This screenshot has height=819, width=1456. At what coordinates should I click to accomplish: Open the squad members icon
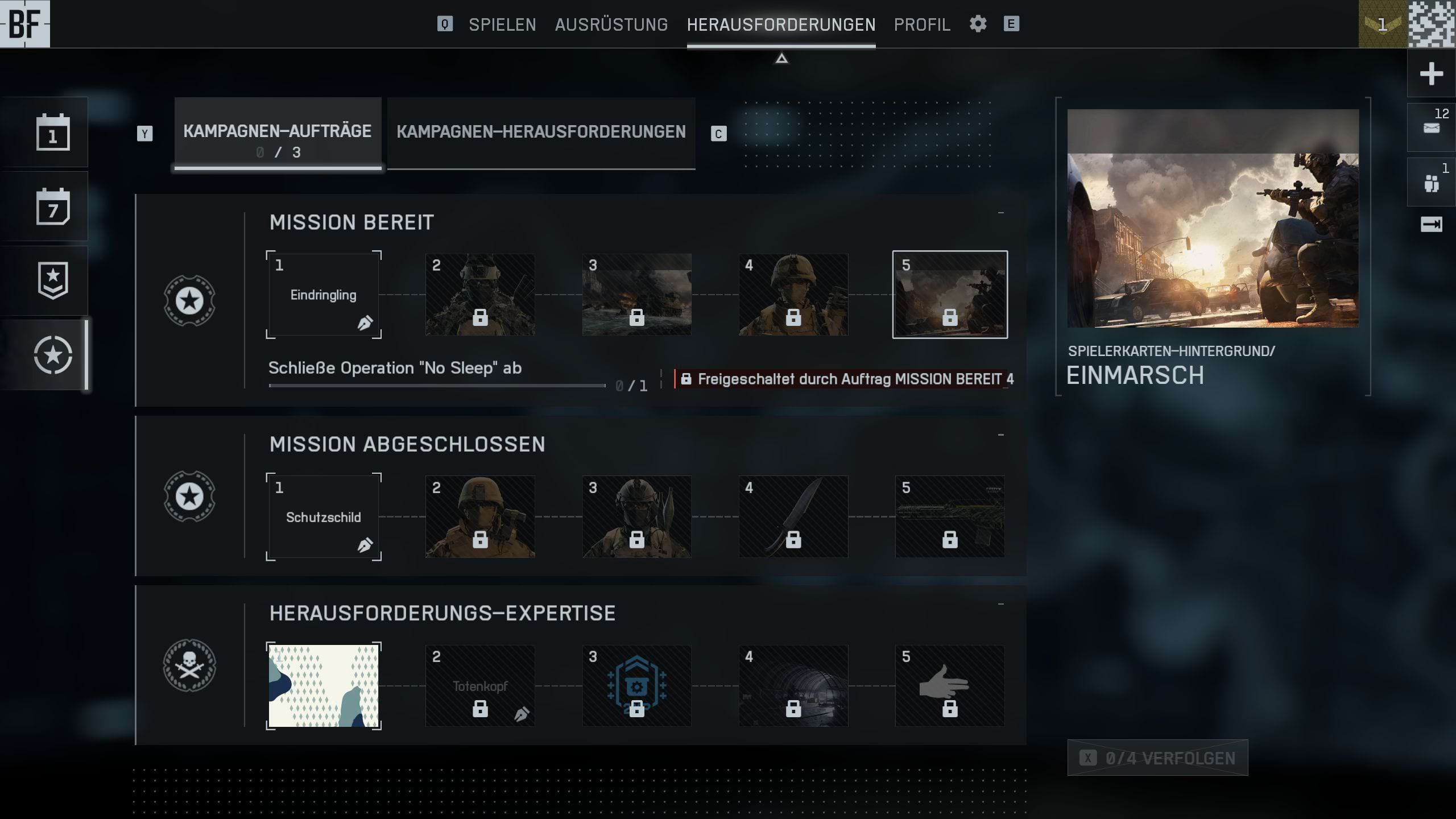(1431, 183)
